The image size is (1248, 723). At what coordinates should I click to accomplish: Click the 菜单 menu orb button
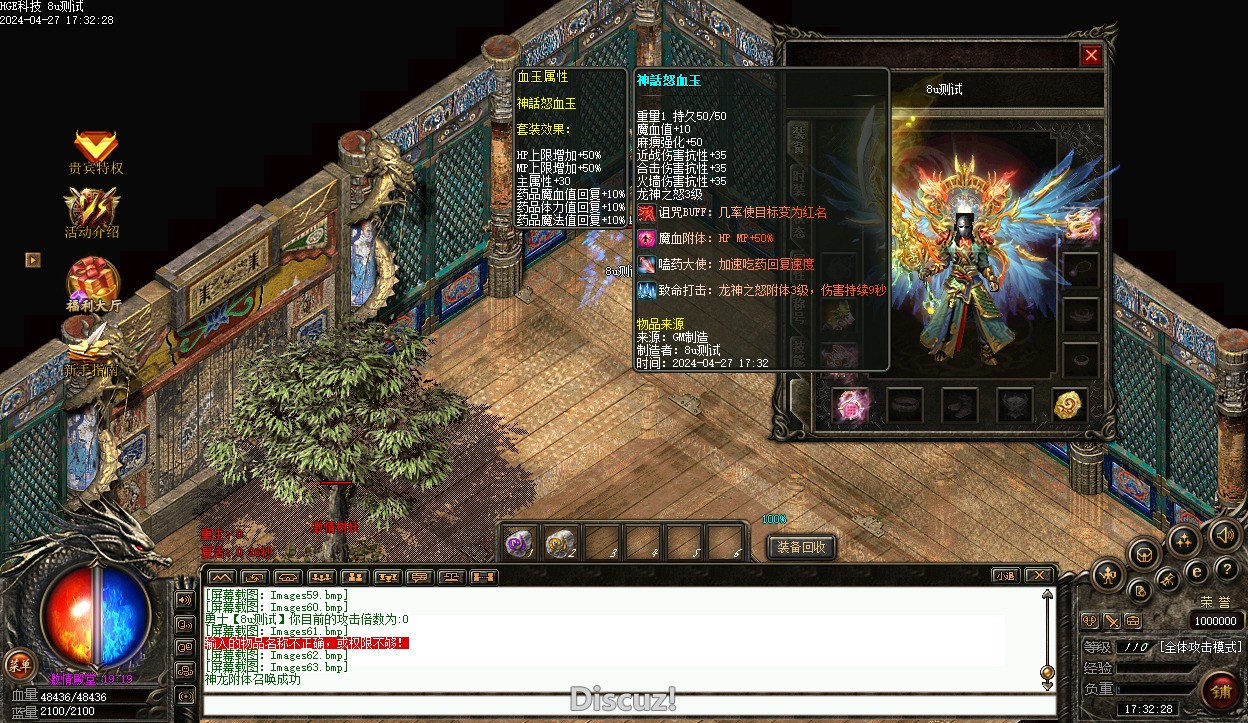point(19,663)
